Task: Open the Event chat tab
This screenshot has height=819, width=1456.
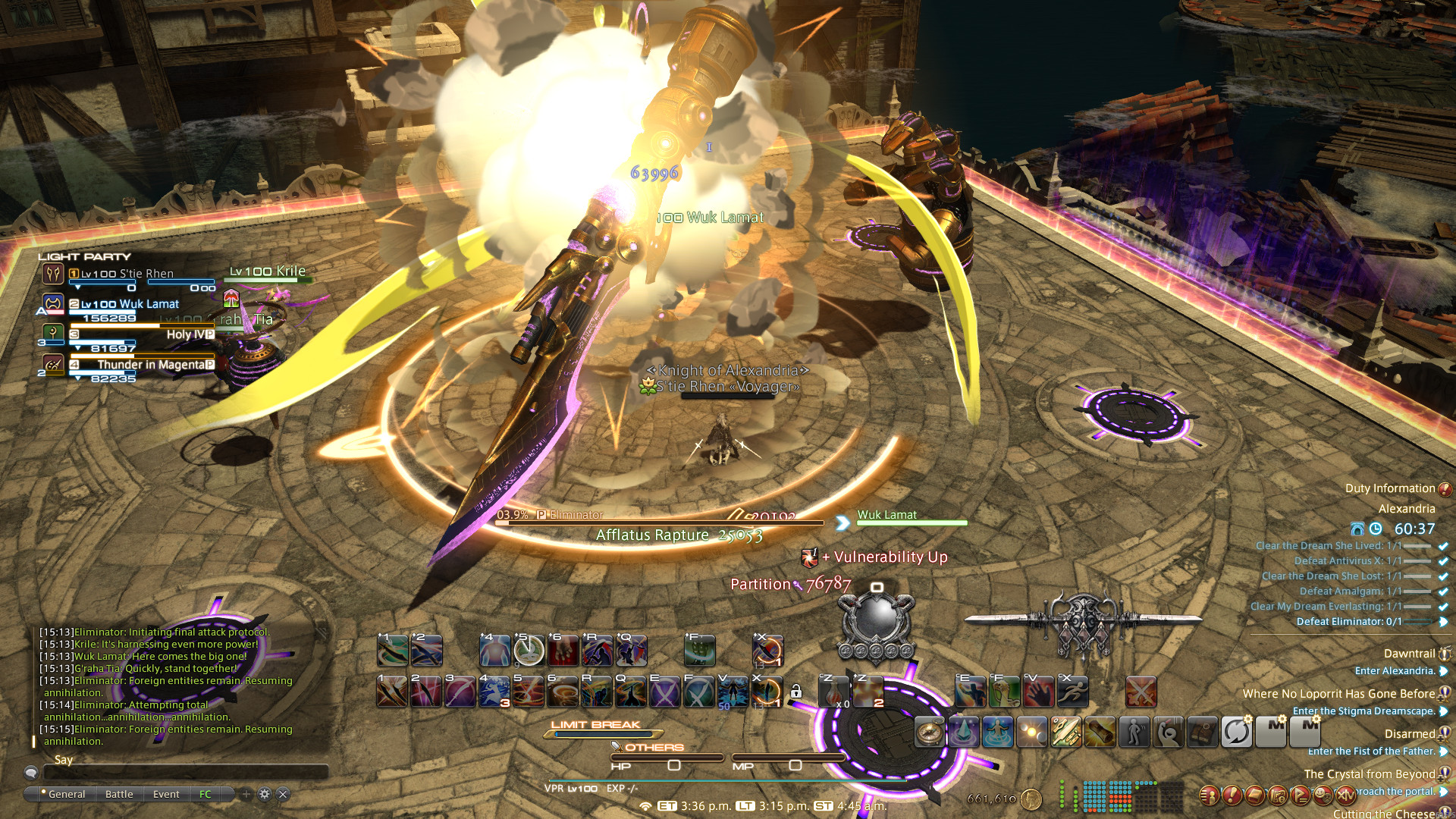Action: pos(166,794)
